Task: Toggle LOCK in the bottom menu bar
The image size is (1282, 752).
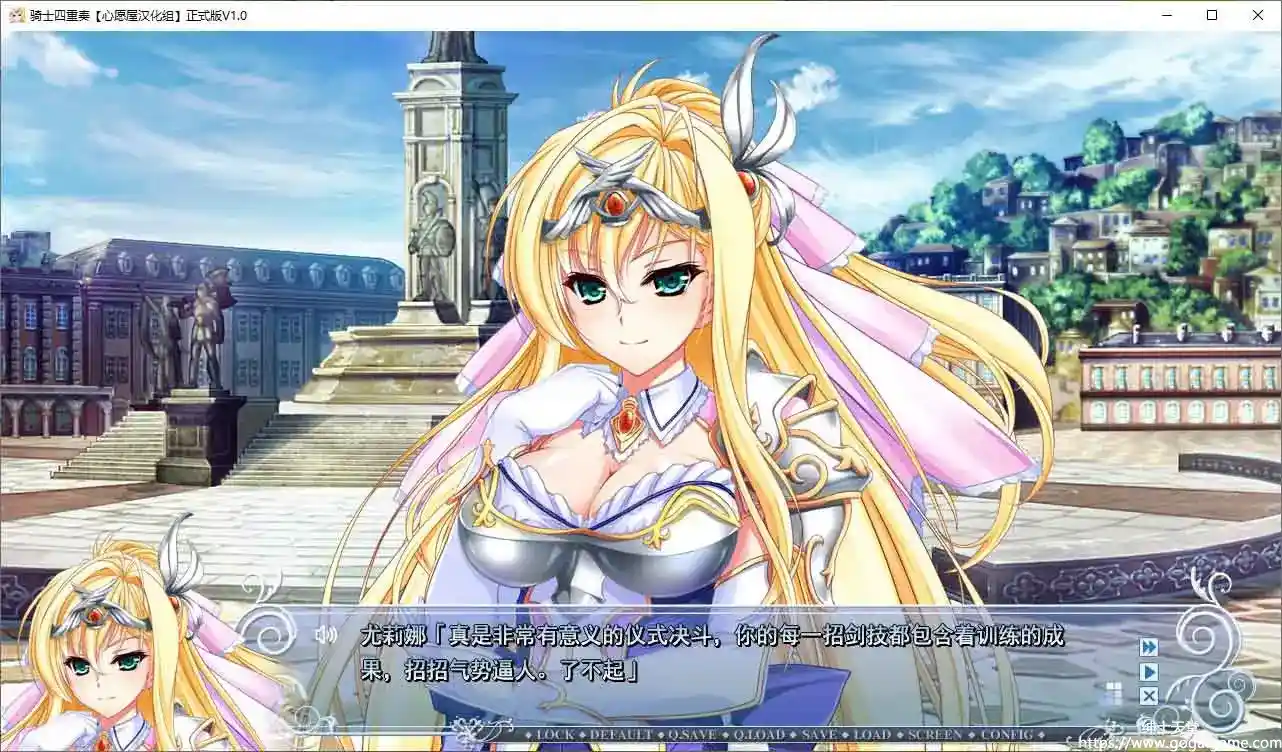Action: tap(556, 733)
